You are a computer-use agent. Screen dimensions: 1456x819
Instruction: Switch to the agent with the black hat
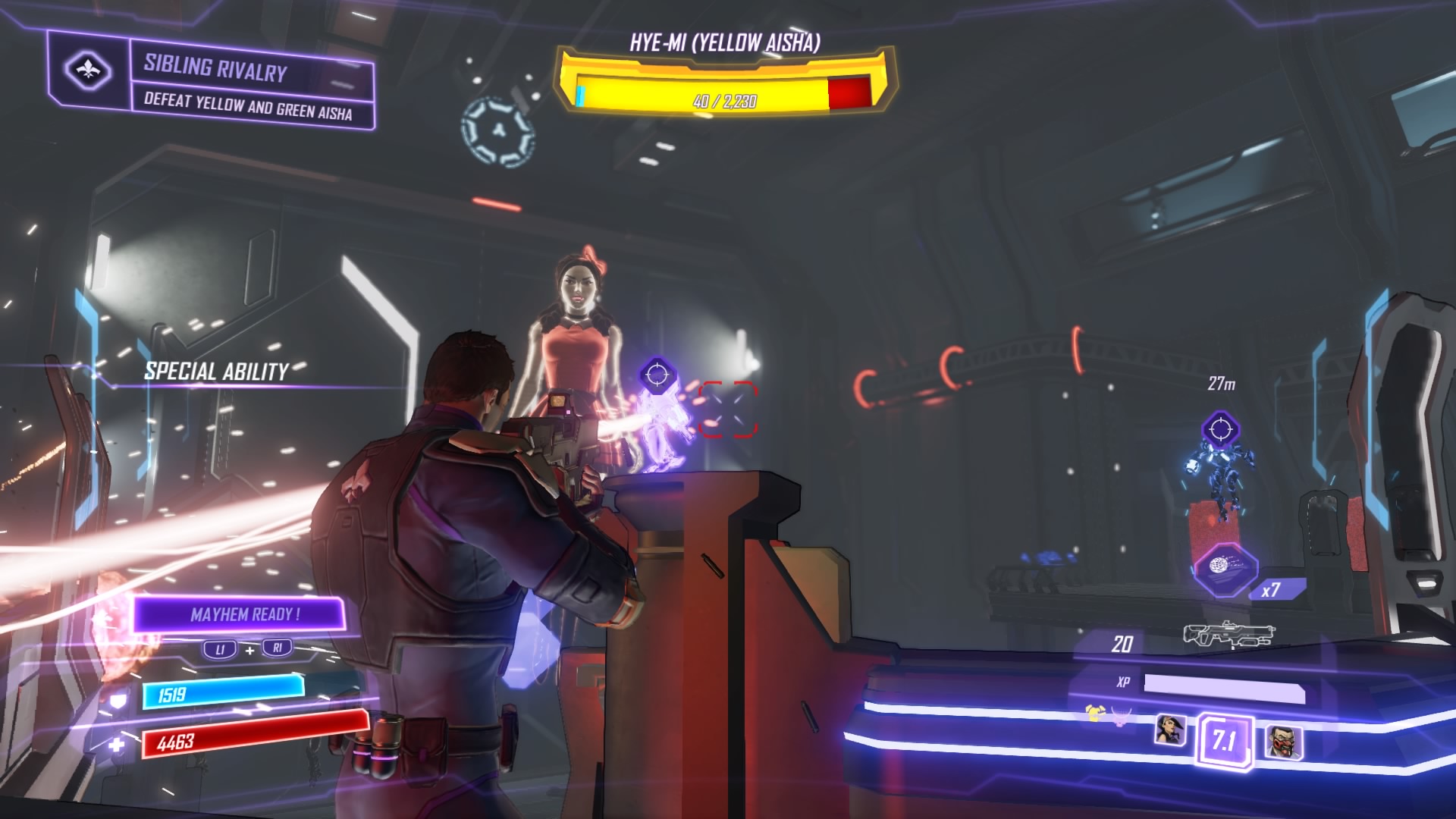[x=1170, y=730]
